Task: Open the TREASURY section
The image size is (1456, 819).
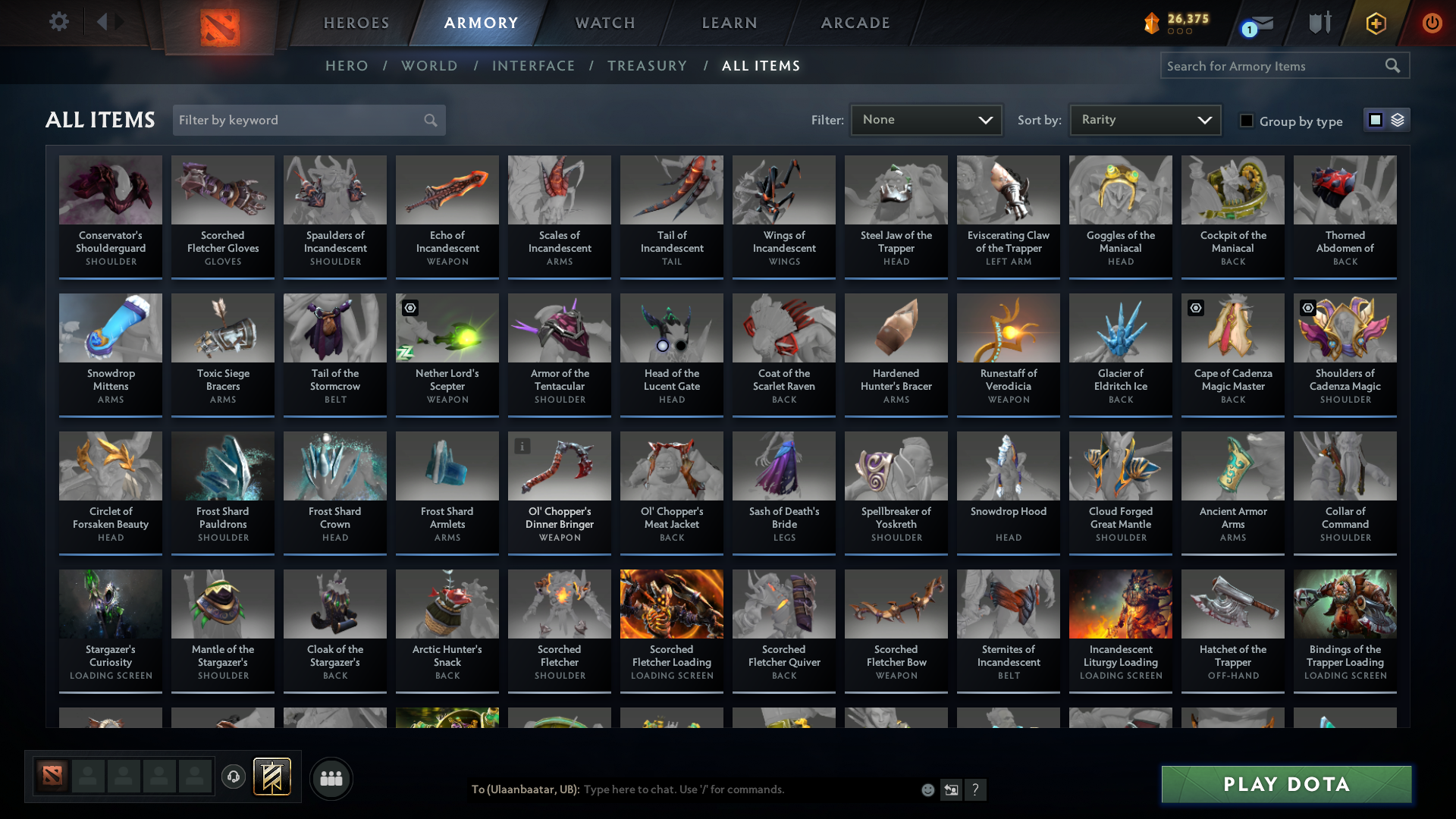Action: coord(647,66)
